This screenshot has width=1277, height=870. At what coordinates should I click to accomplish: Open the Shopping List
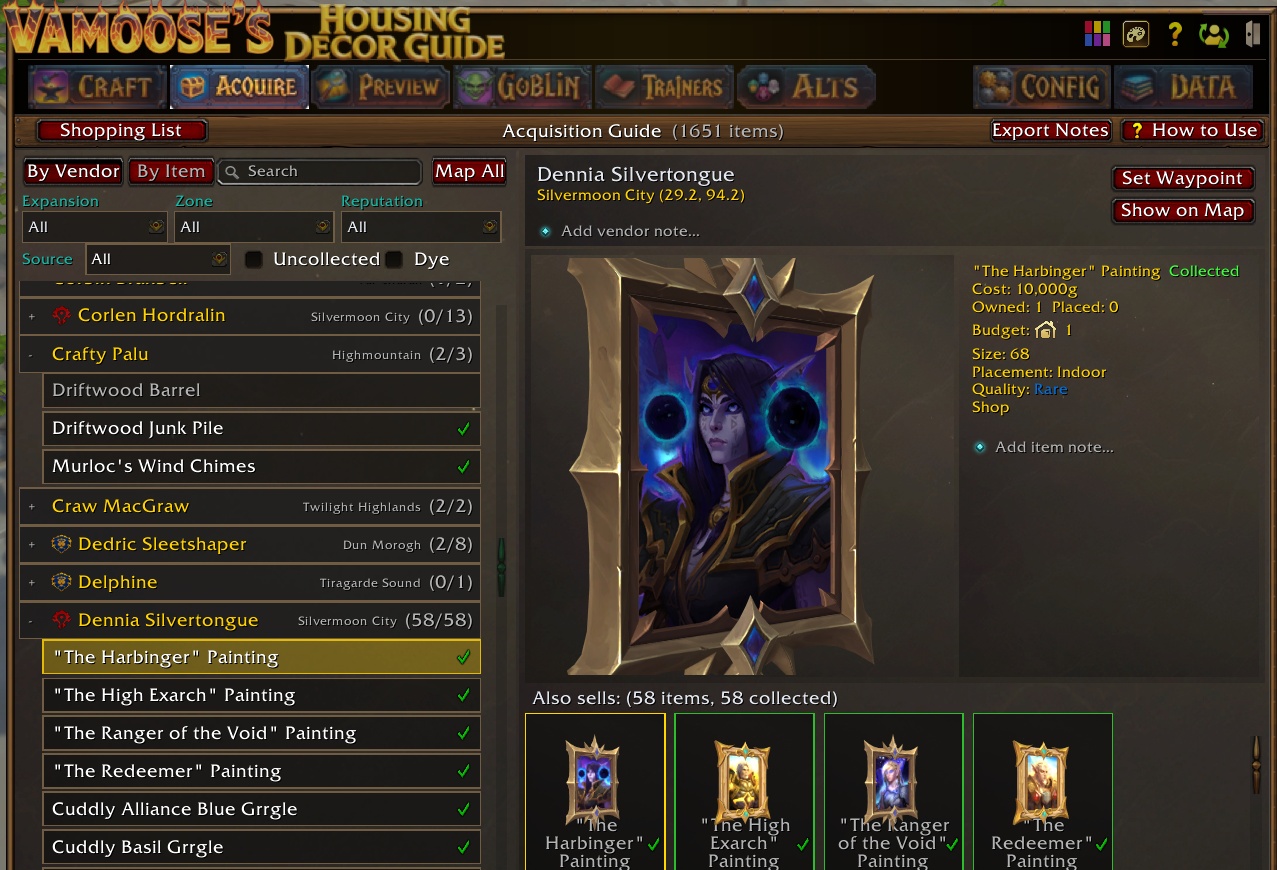coord(121,131)
